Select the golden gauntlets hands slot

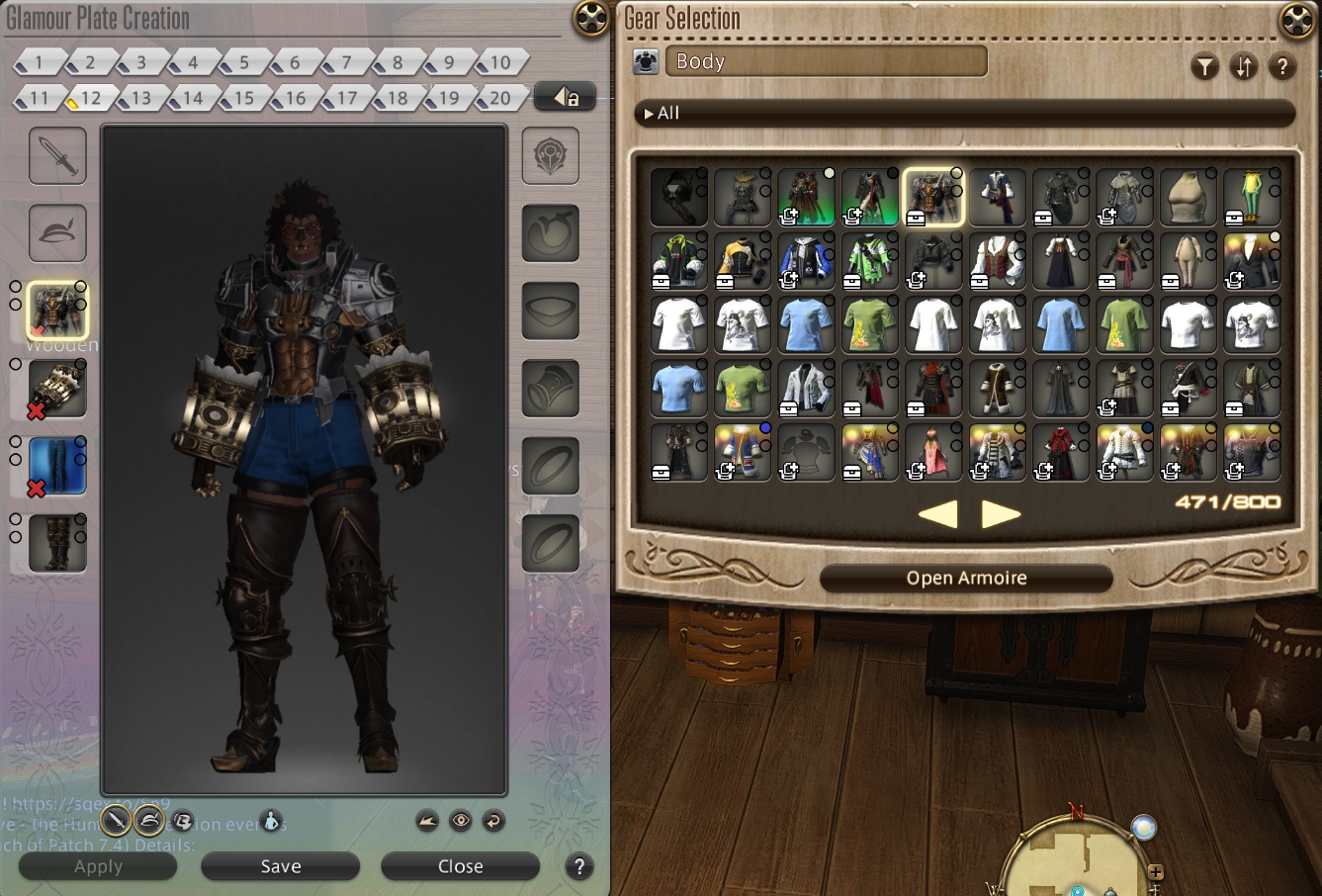point(57,389)
